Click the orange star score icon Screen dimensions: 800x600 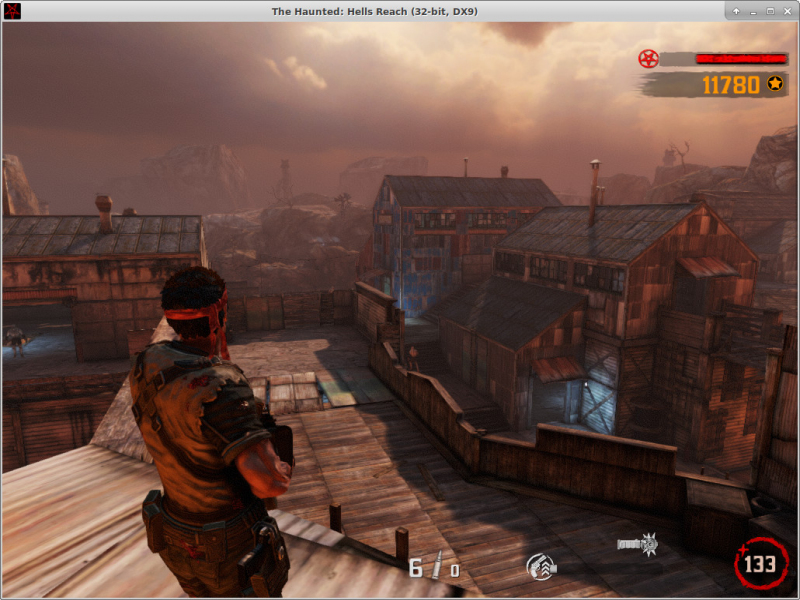[x=775, y=85]
